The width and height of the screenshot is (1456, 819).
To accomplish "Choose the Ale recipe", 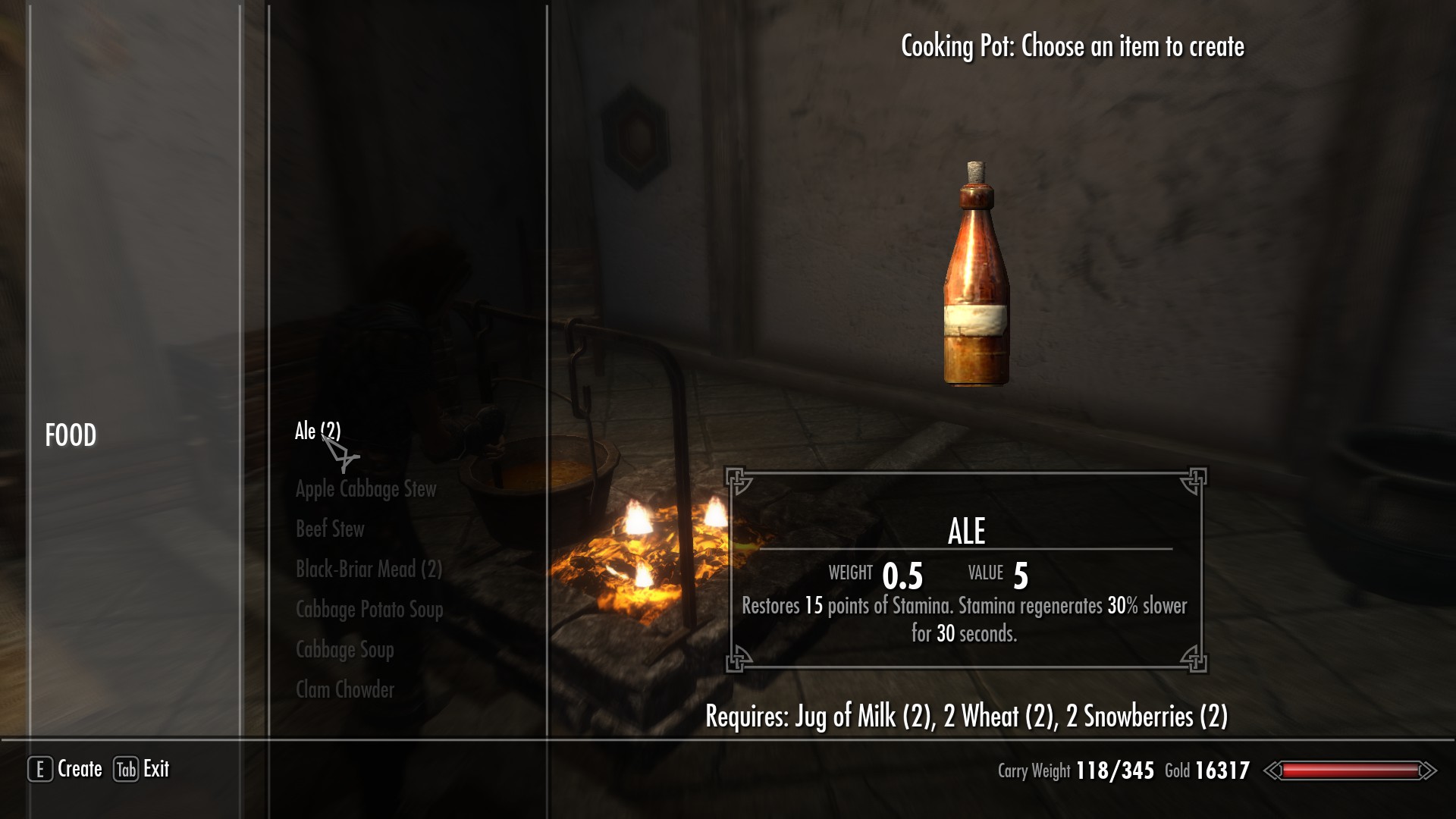I will click(x=317, y=431).
